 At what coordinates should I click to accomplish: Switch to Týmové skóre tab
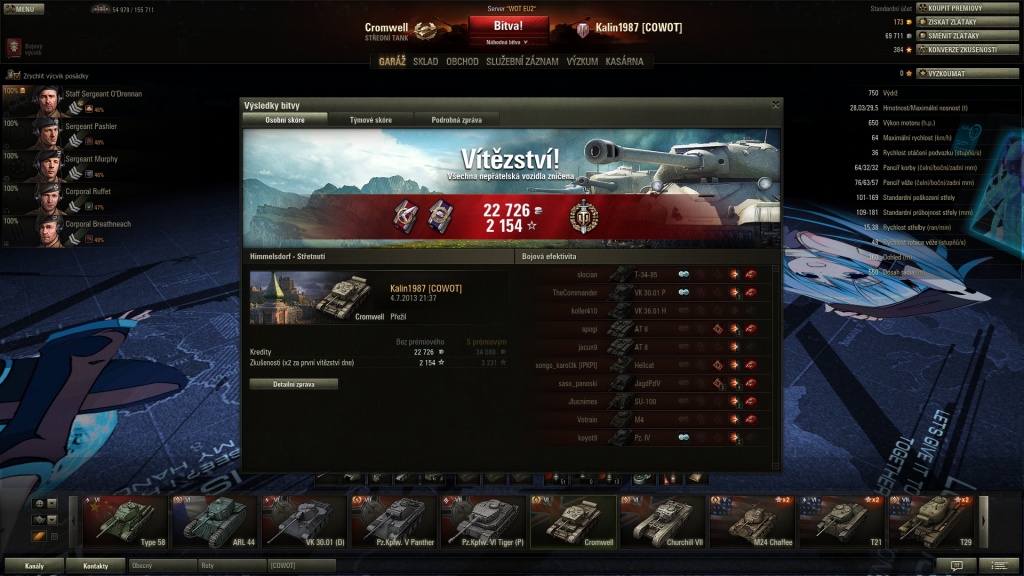coord(370,119)
